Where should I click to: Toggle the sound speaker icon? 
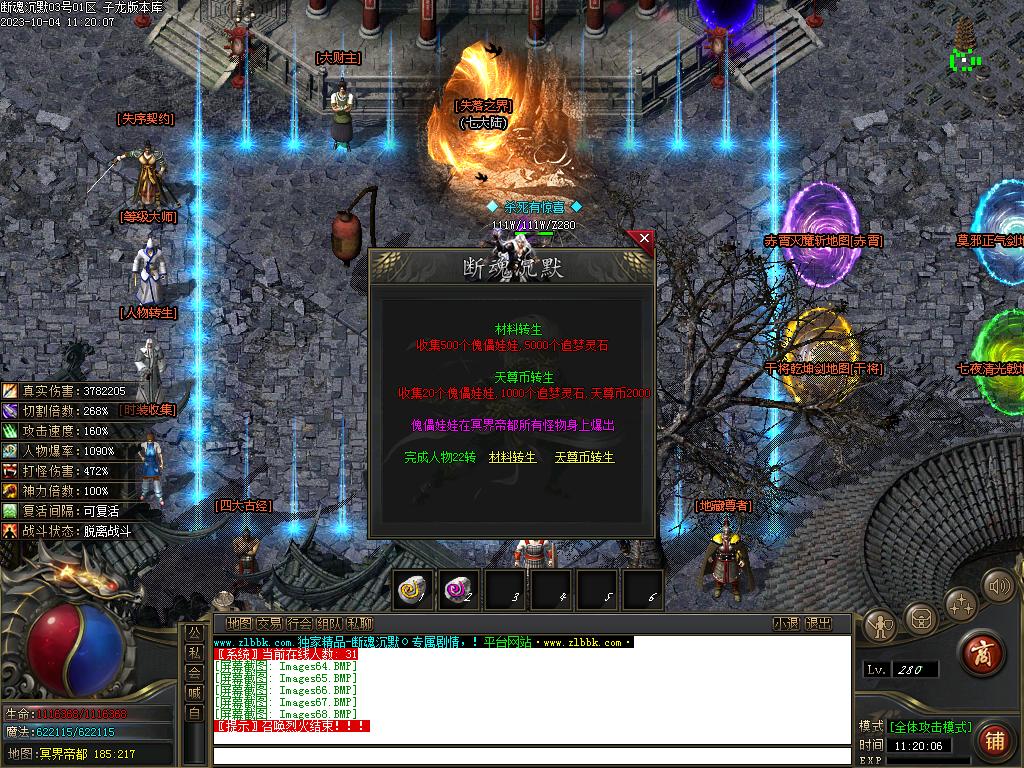point(997,584)
